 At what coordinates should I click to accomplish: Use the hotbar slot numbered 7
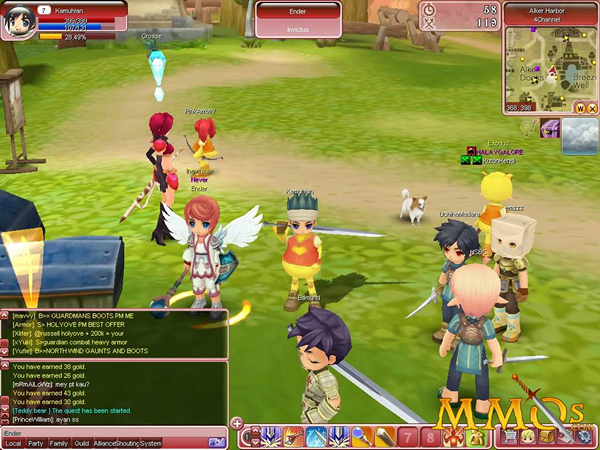tap(408, 437)
